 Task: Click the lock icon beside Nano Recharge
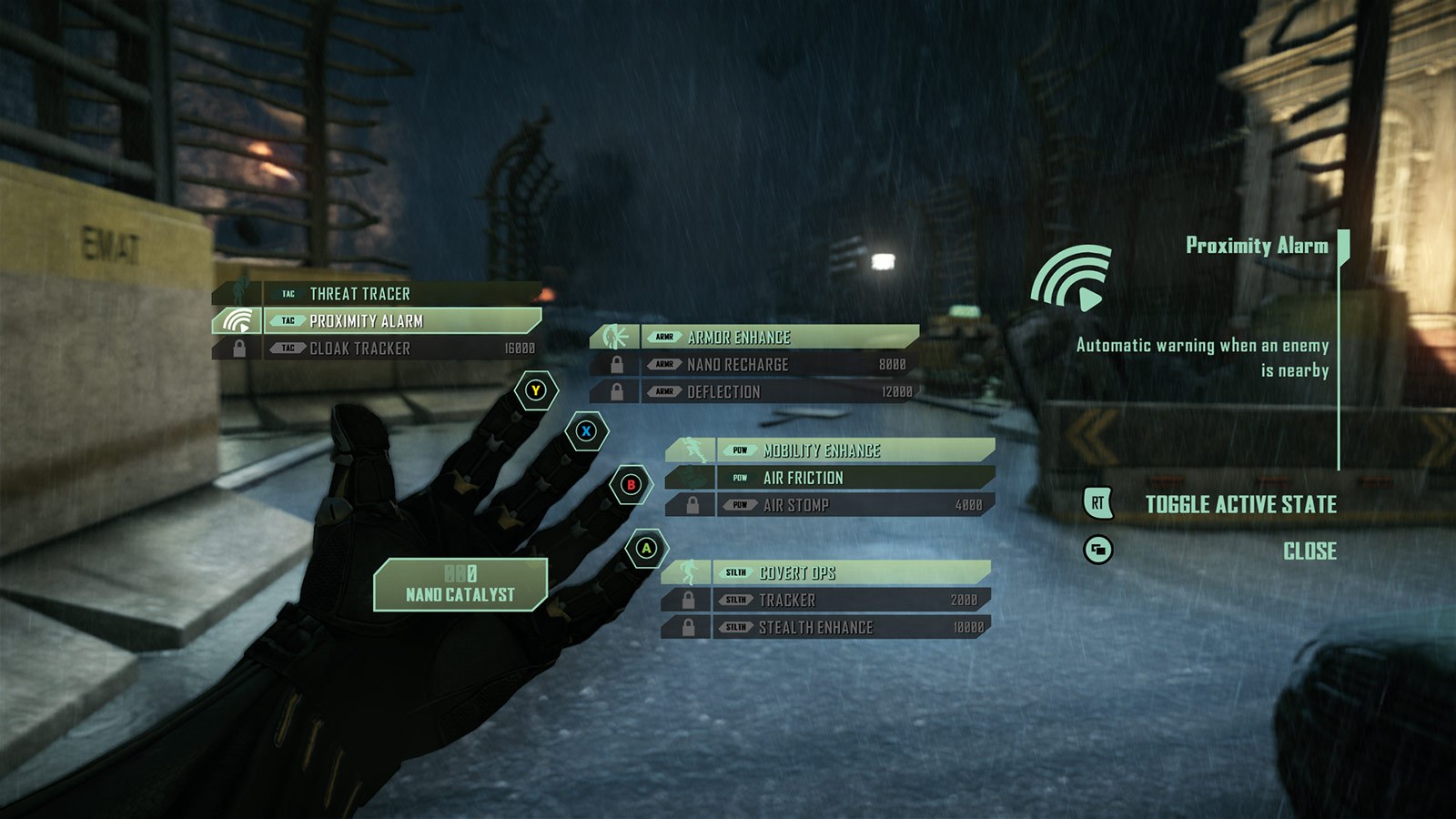pyautogui.click(x=615, y=365)
